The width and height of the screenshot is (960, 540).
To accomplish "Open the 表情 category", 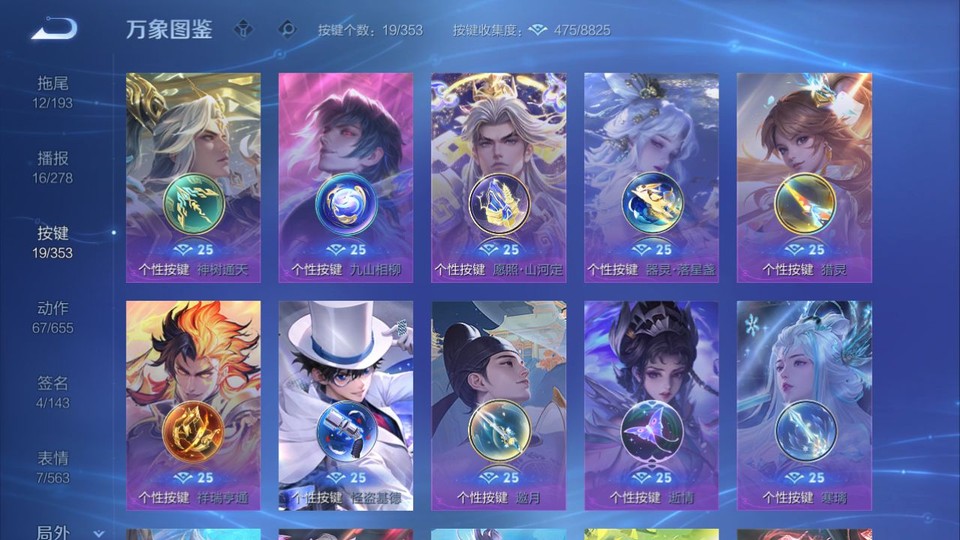I will click(x=53, y=467).
